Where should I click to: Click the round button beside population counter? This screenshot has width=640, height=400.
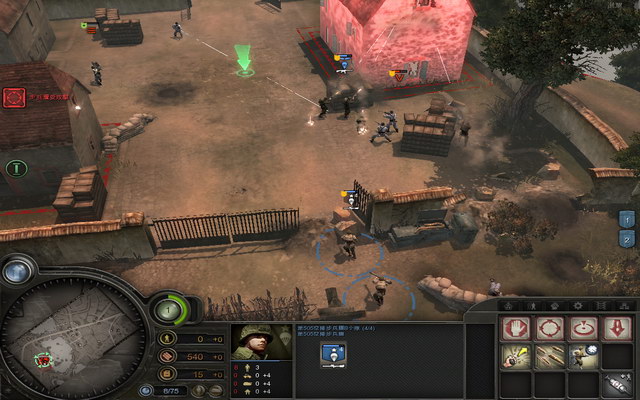pyautogui.click(x=146, y=391)
